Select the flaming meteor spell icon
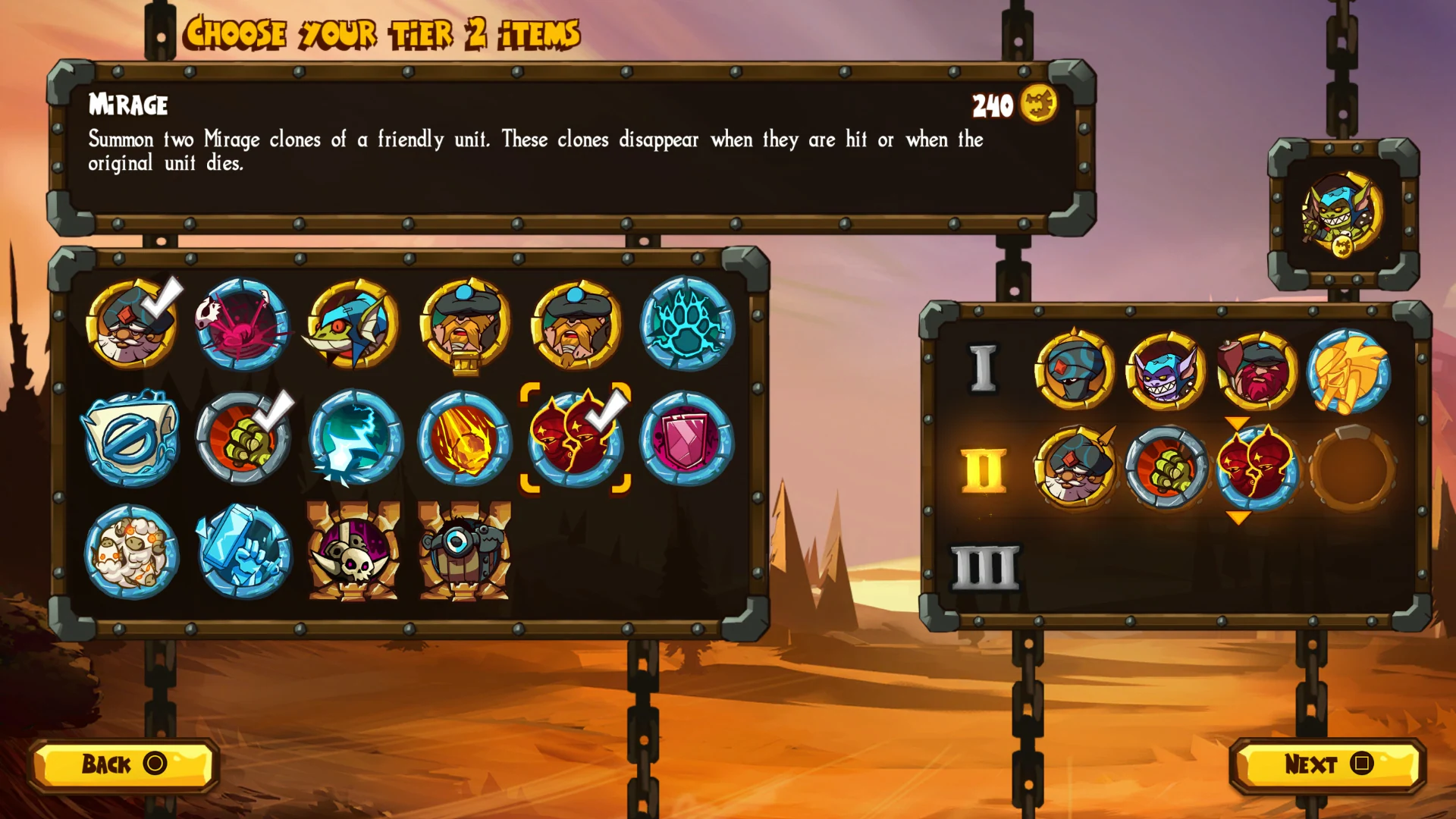Image resolution: width=1456 pixels, height=819 pixels. [x=464, y=440]
